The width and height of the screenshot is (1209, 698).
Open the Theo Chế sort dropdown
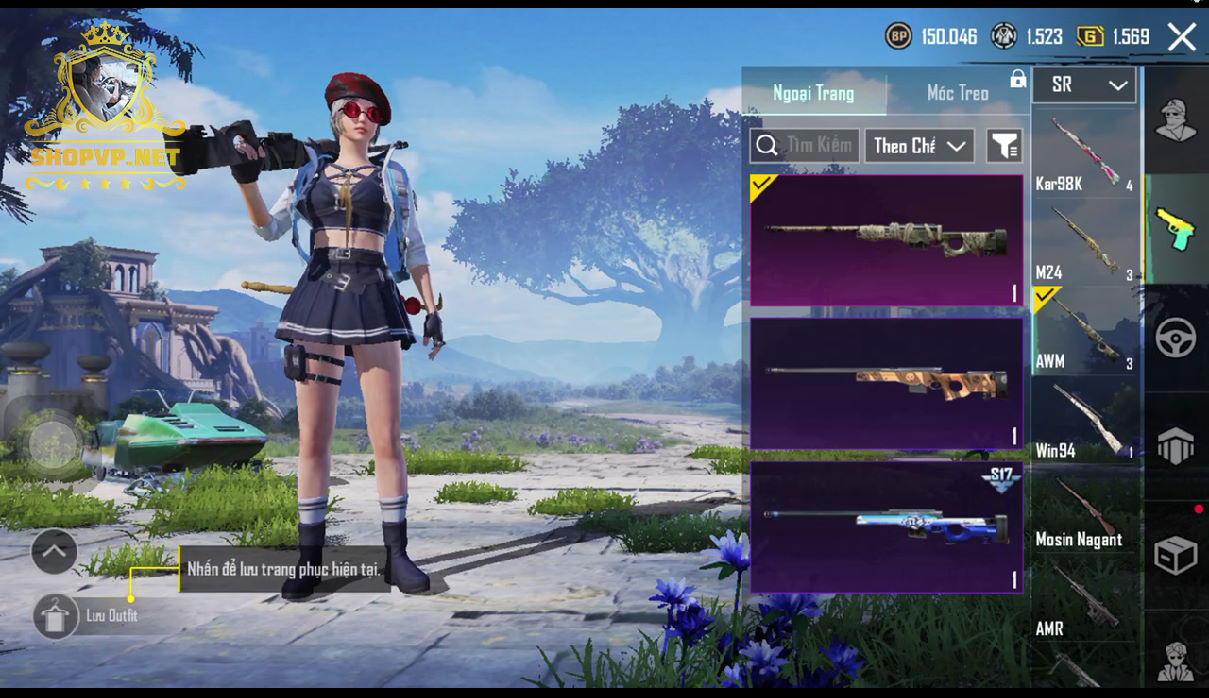coord(919,146)
